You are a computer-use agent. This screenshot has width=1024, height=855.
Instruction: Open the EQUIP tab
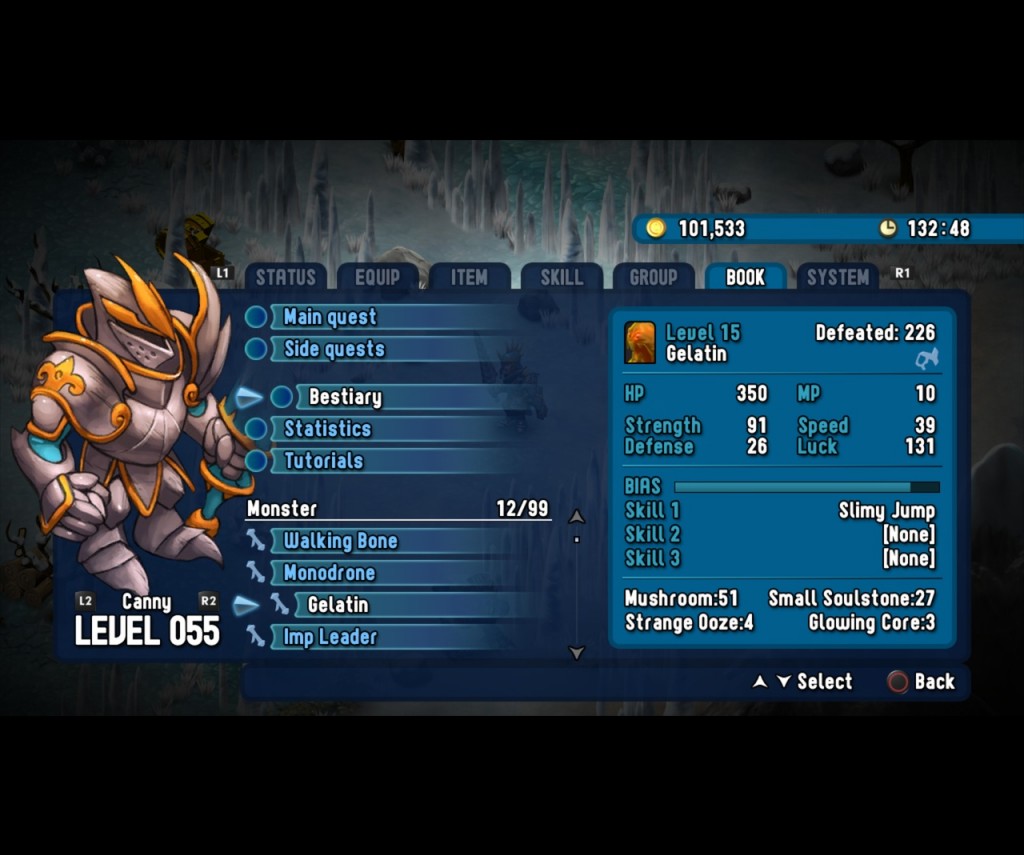(377, 278)
